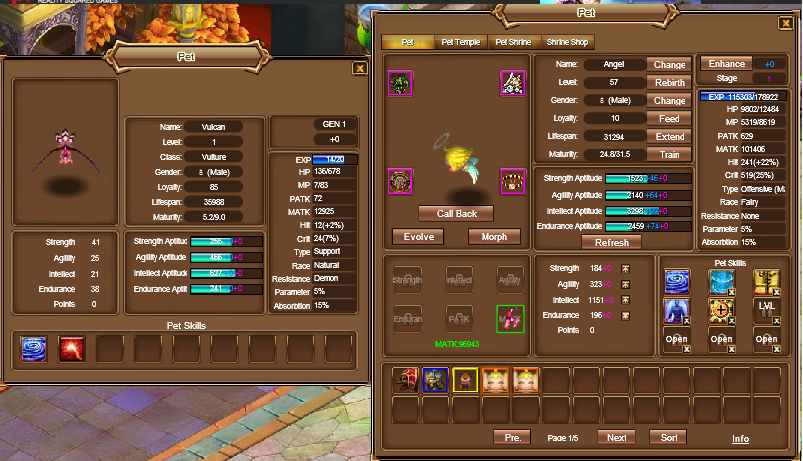Refresh the pet aptitudes
This screenshot has width=803, height=461.
(x=611, y=243)
